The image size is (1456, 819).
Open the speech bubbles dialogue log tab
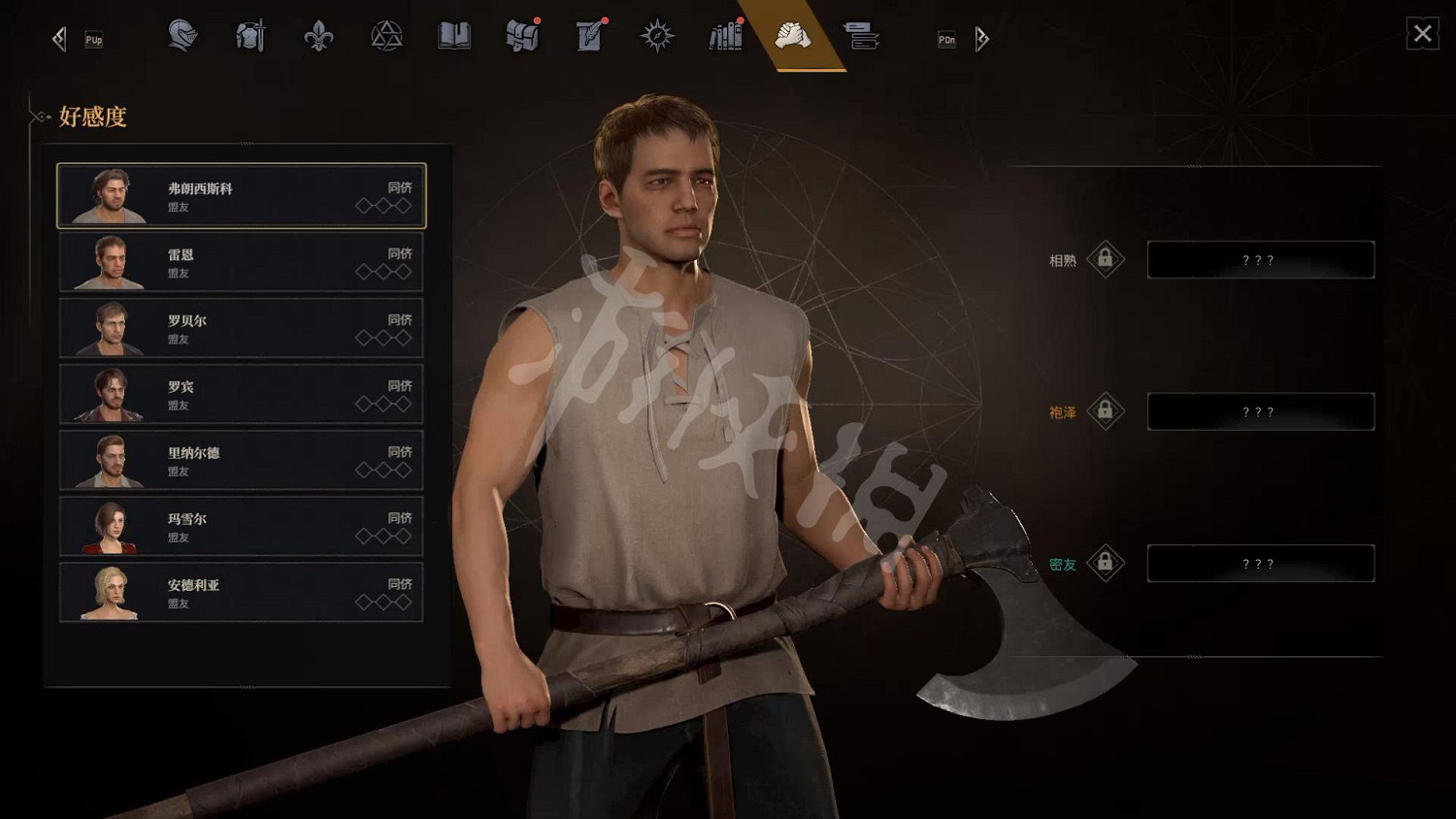(x=861, y=37)
